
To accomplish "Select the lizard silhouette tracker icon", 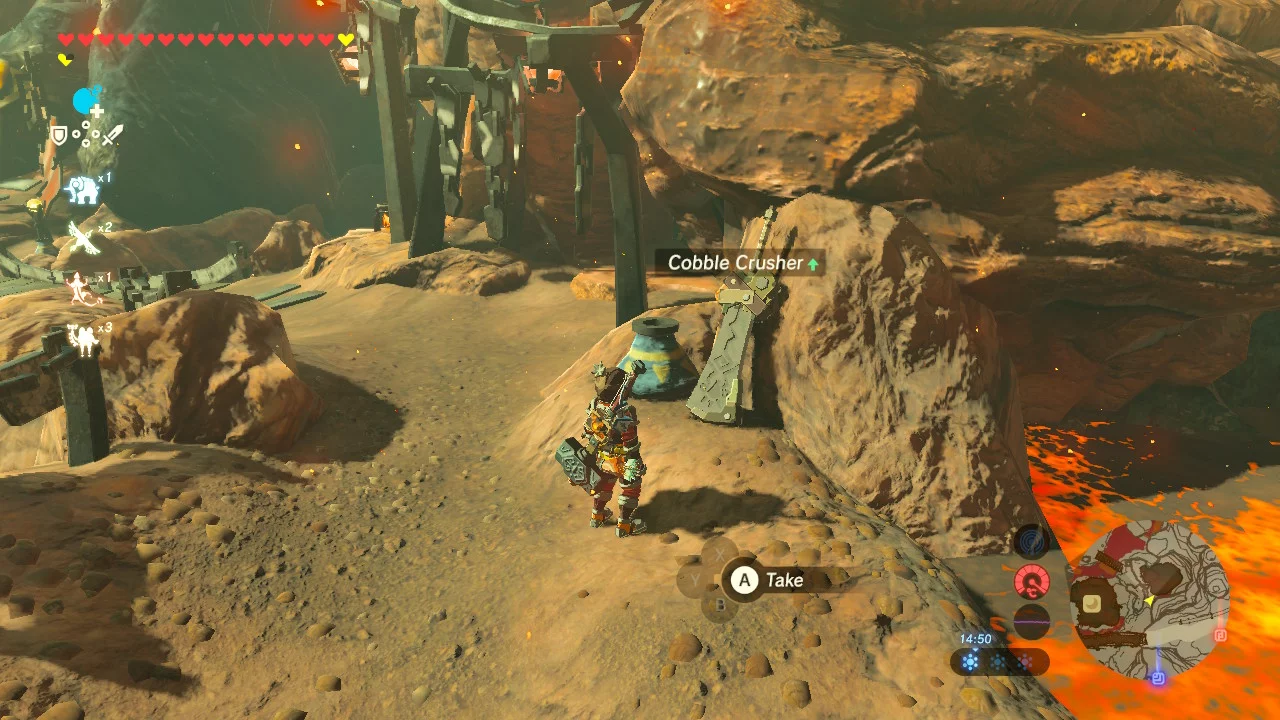I will point(80,288).
